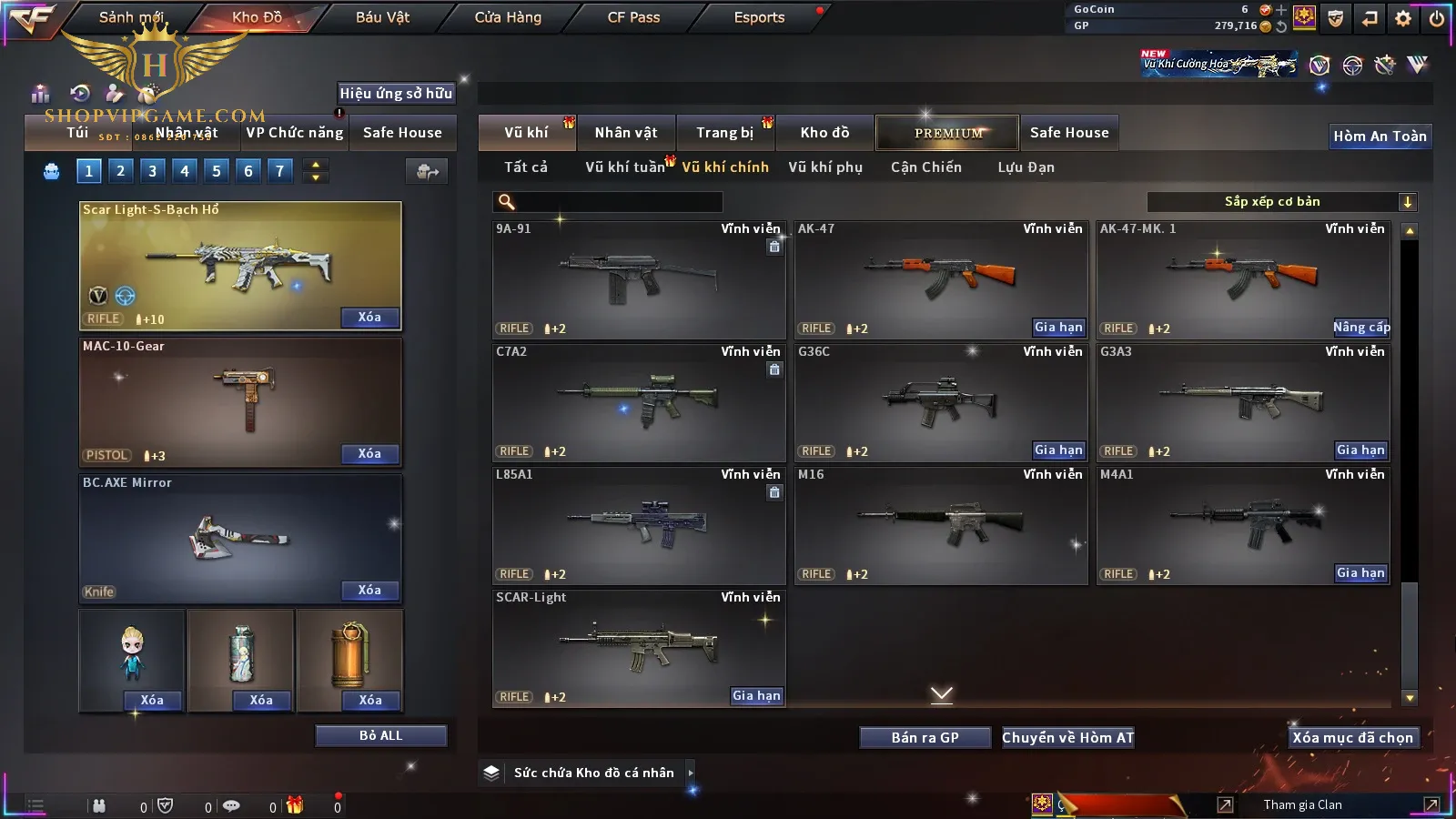Open the Esports menu
Image resolution: width=1456 pixels, height=819 pixels.
coord(759,17)
